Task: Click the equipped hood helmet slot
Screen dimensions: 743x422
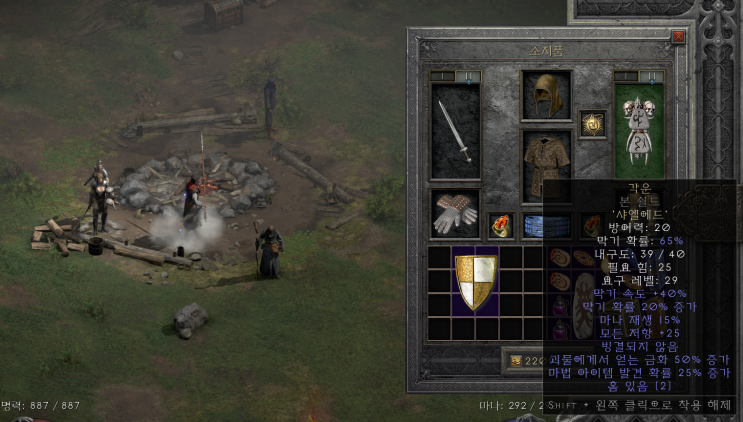Action: coord(546,95)
